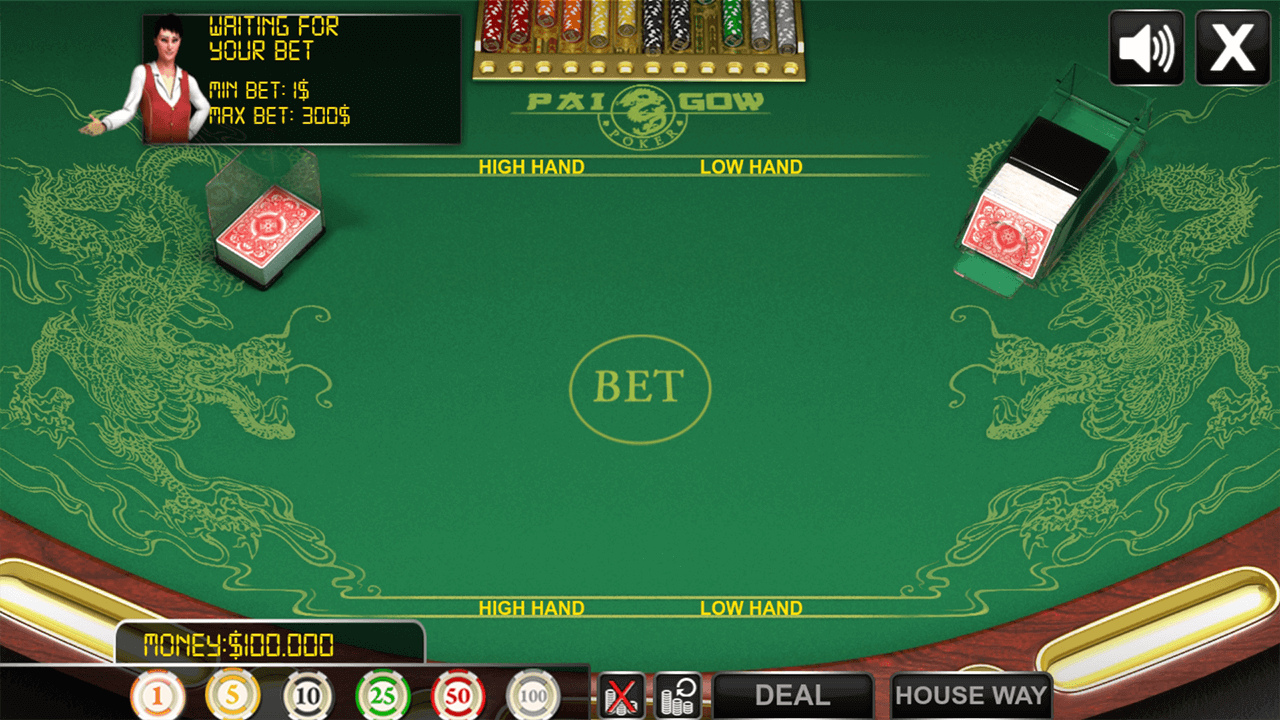The width and height of the screenshot is (1280, 720).
Task: Toggle the speaker icon off
Action: pos(1146,46)
